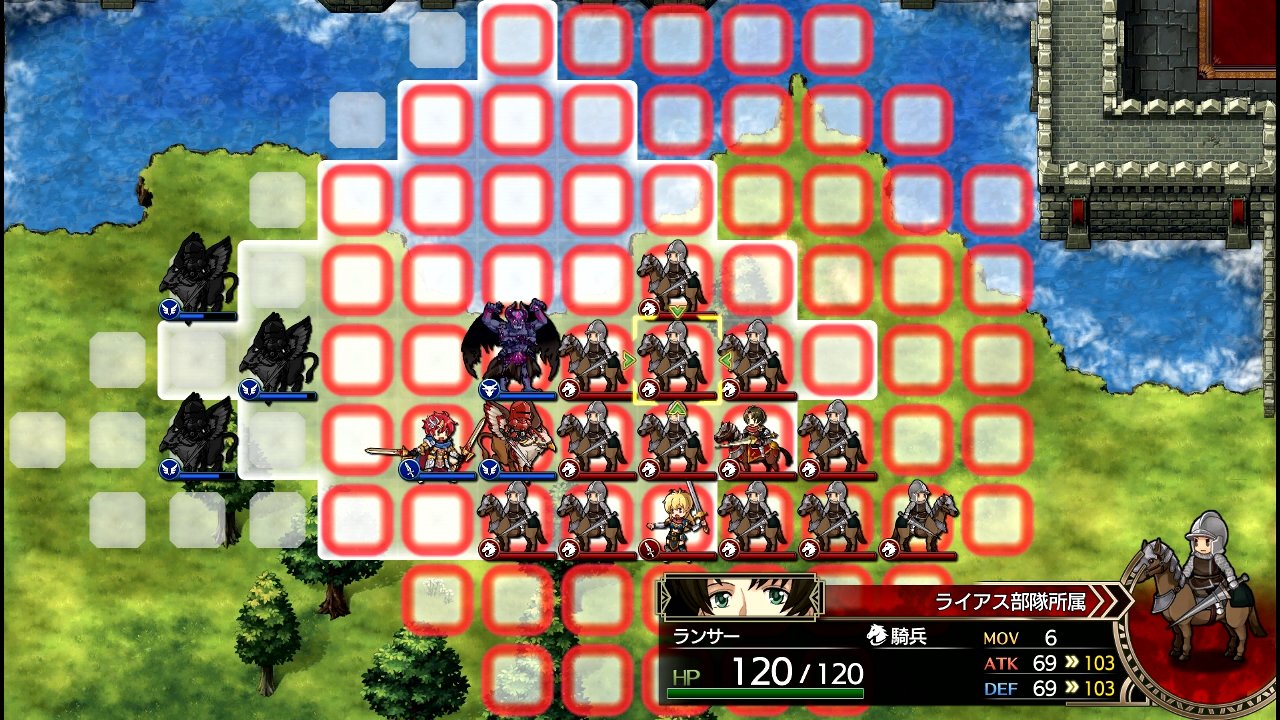Select the red-haired hero holding a sword
Viewport: 1280px width, 720px height.
pyautogui.click(x=440, y=440)
